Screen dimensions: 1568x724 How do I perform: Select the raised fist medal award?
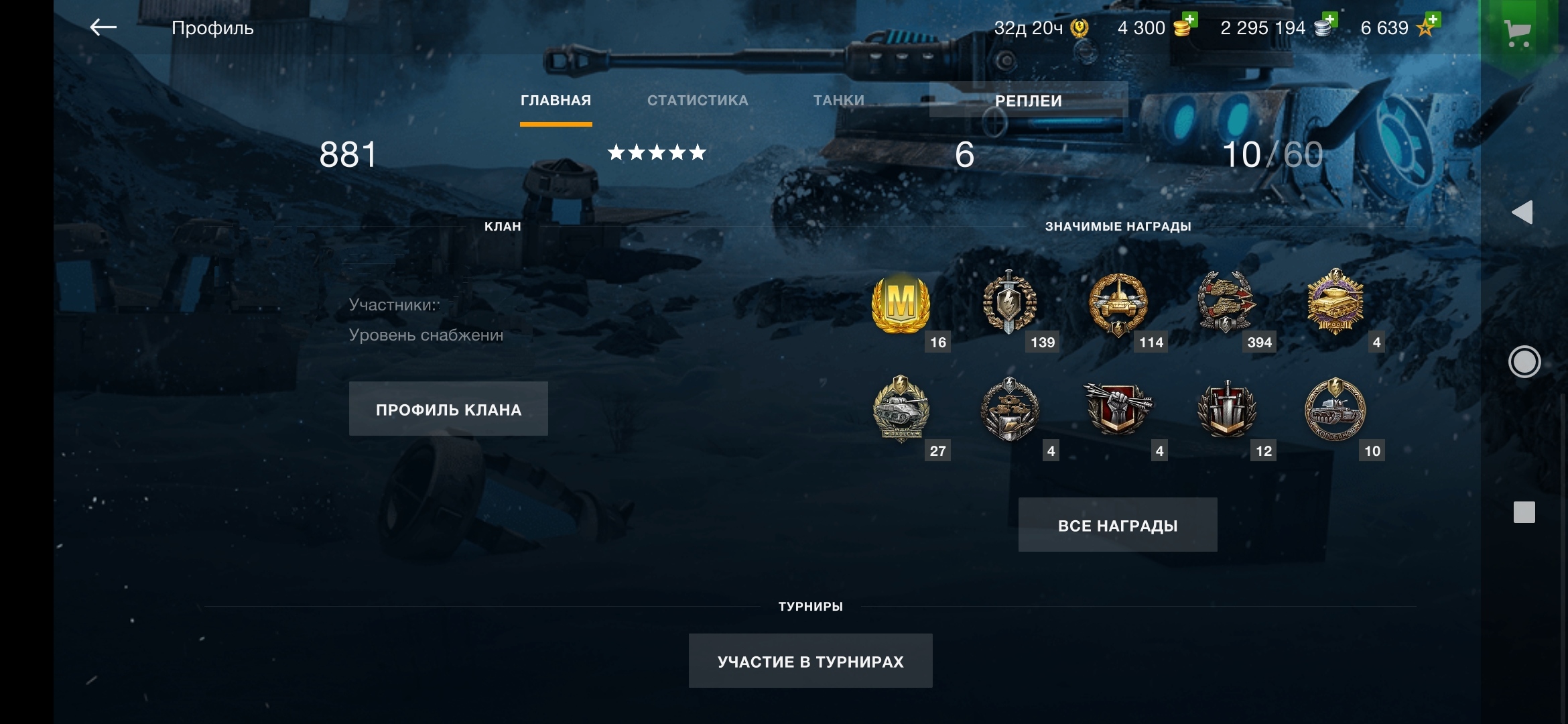(x=1118, y=409)
